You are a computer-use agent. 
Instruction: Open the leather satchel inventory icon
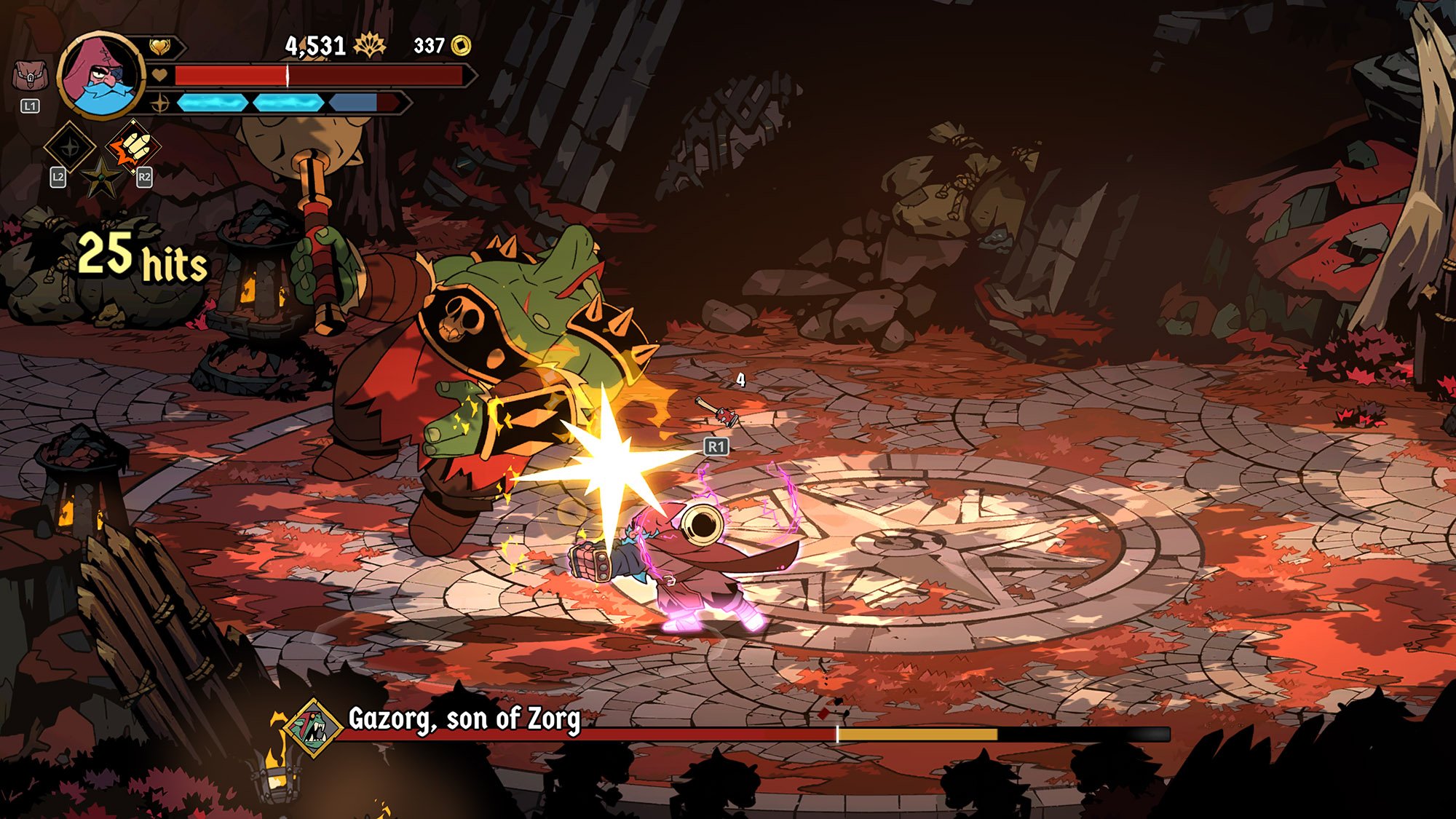click(x=30, y=76)
